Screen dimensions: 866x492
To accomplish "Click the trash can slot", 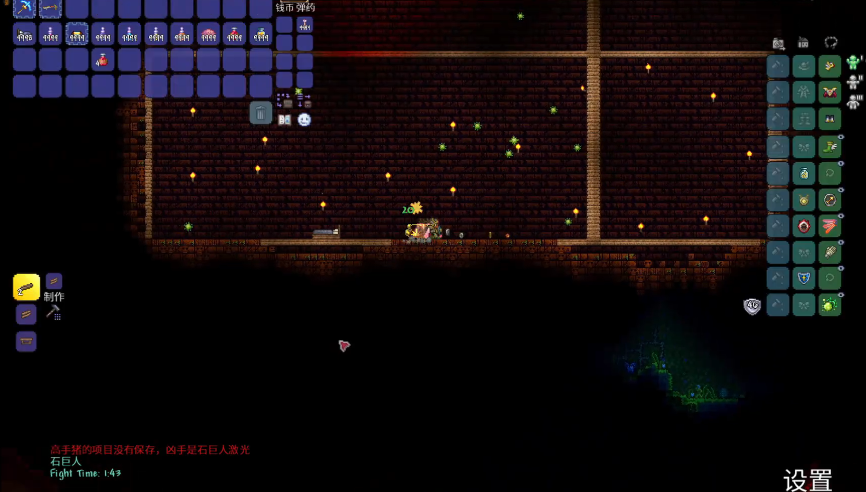I will pyautogui.click(x=260, y=112).
